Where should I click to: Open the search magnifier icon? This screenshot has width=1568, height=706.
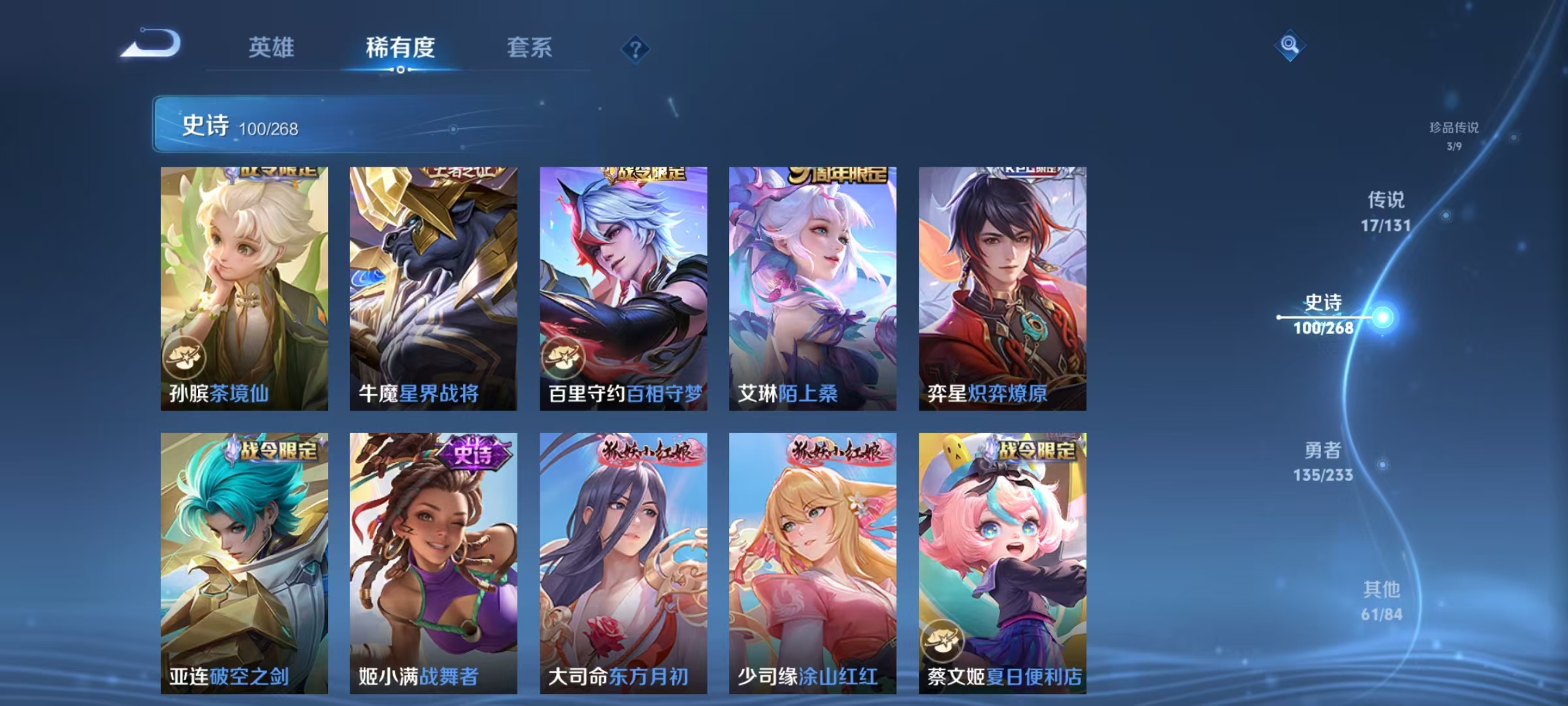1289,46
